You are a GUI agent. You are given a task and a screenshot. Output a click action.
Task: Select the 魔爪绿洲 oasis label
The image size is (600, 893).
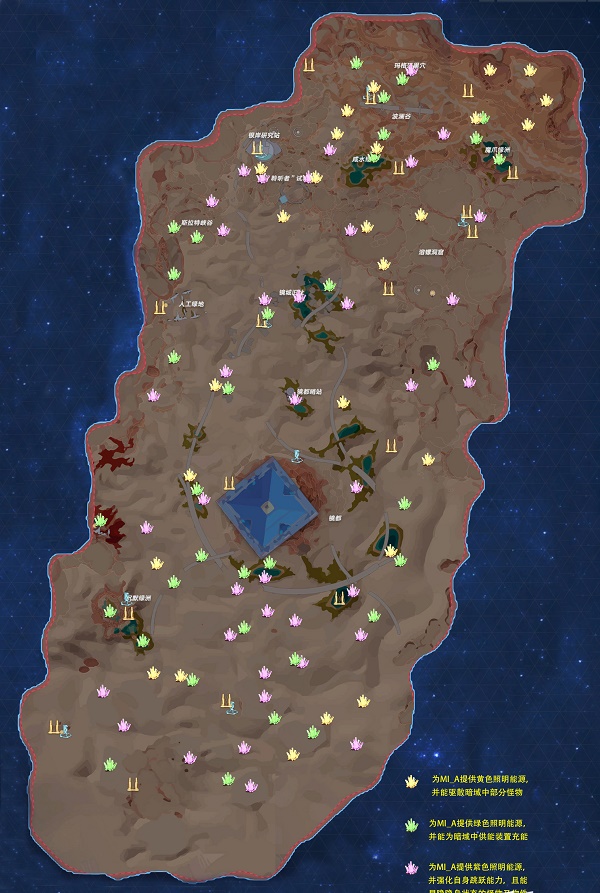(497, 149)
